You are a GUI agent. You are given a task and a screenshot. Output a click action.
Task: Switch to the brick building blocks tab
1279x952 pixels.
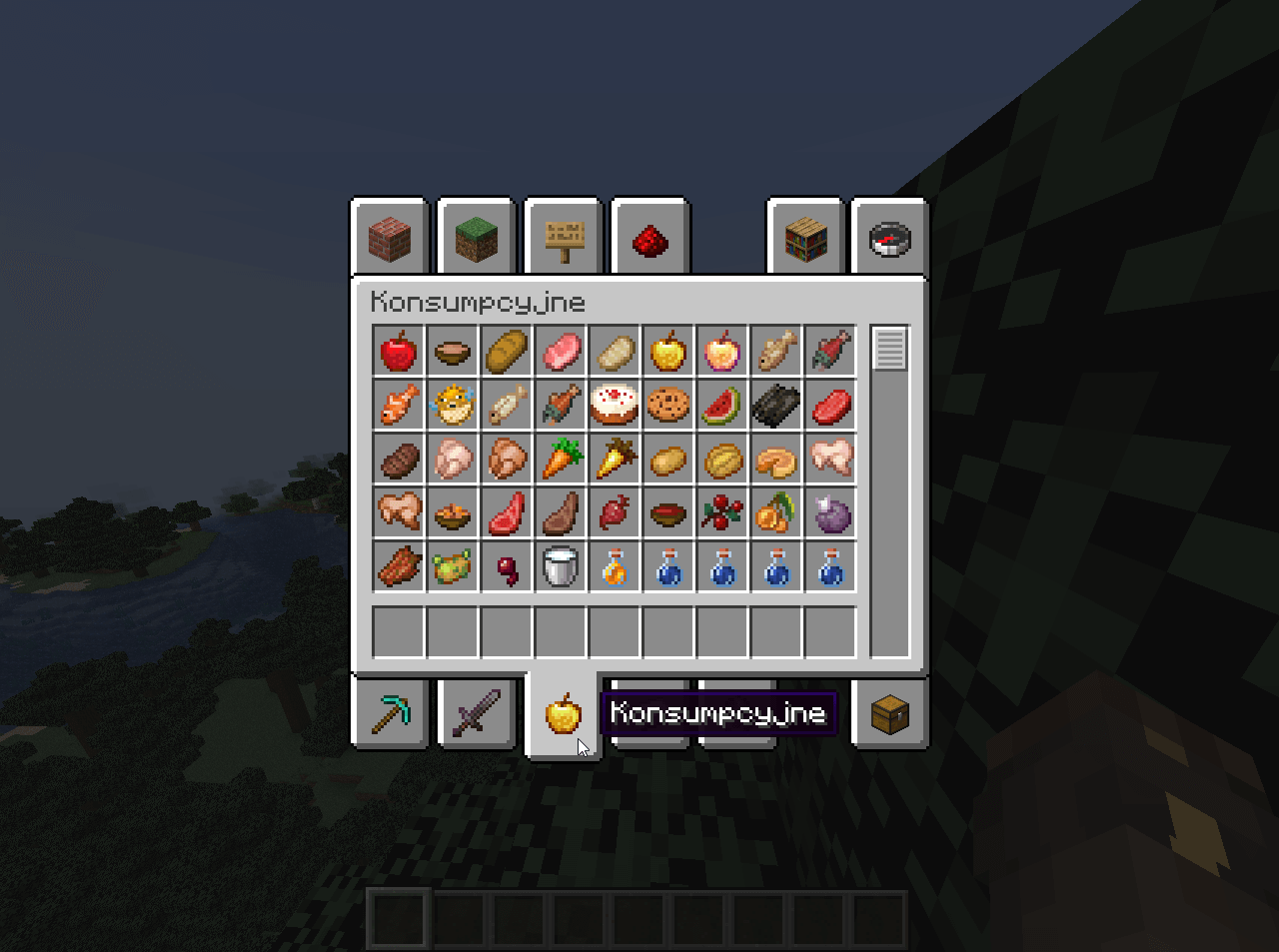pos(390,238)
